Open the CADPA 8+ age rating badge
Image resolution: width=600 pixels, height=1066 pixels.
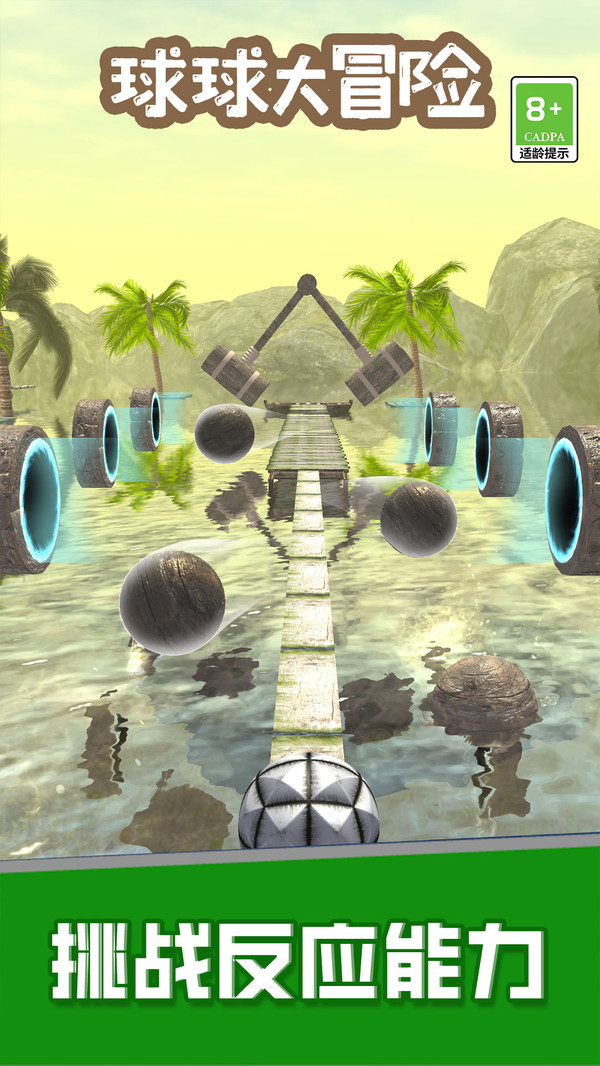pos(544,119)
